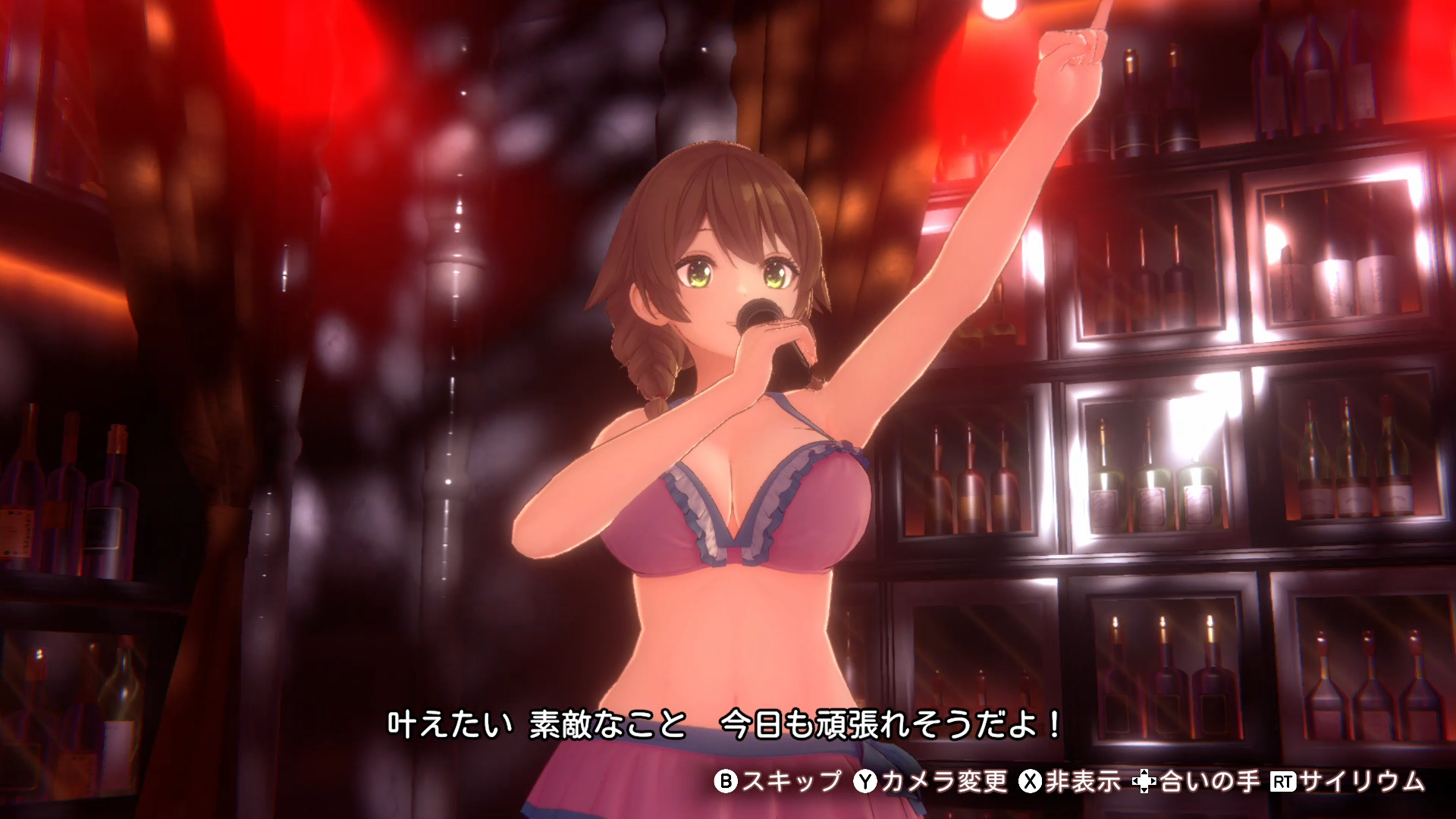Click the up arrow on the D-pad icon

tap(1146, 772)
